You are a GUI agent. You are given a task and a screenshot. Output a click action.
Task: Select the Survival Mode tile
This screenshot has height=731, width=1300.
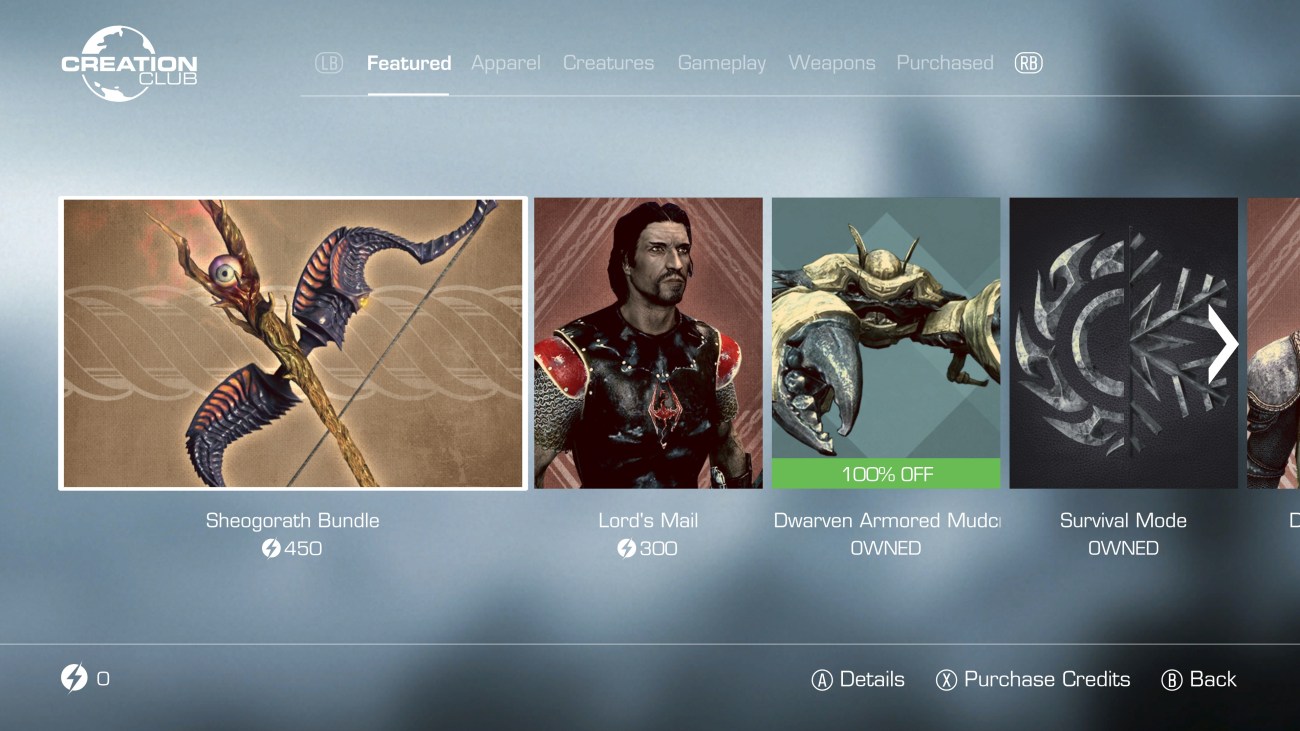pos(1110,343)
